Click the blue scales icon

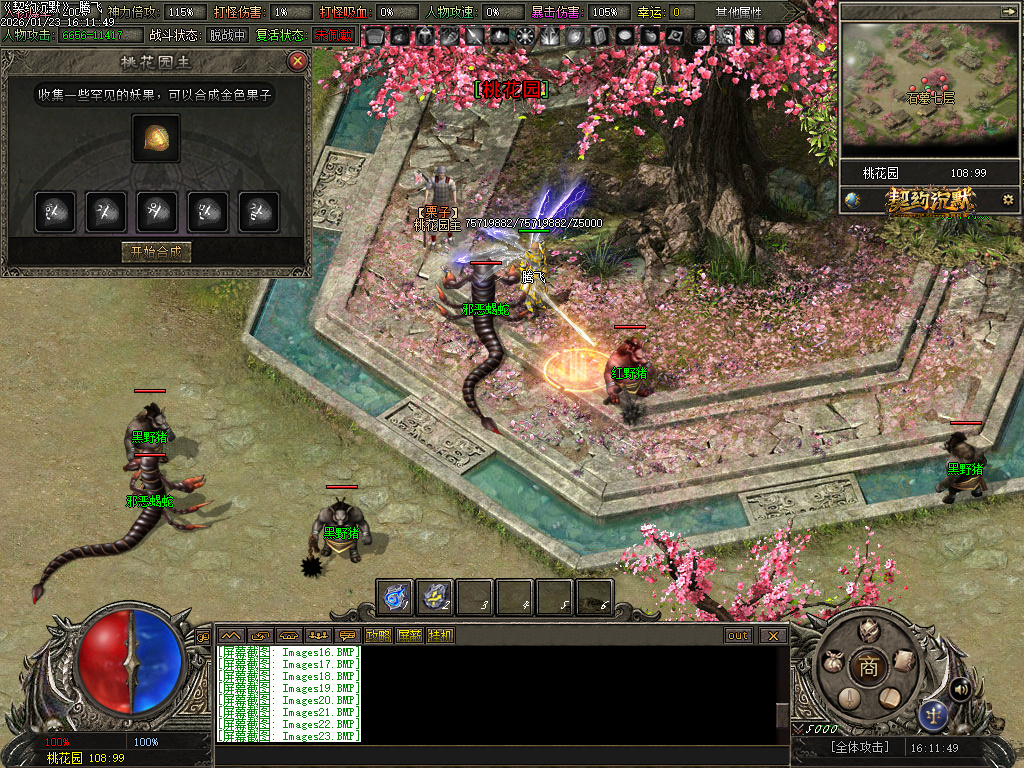pos(934,714)
